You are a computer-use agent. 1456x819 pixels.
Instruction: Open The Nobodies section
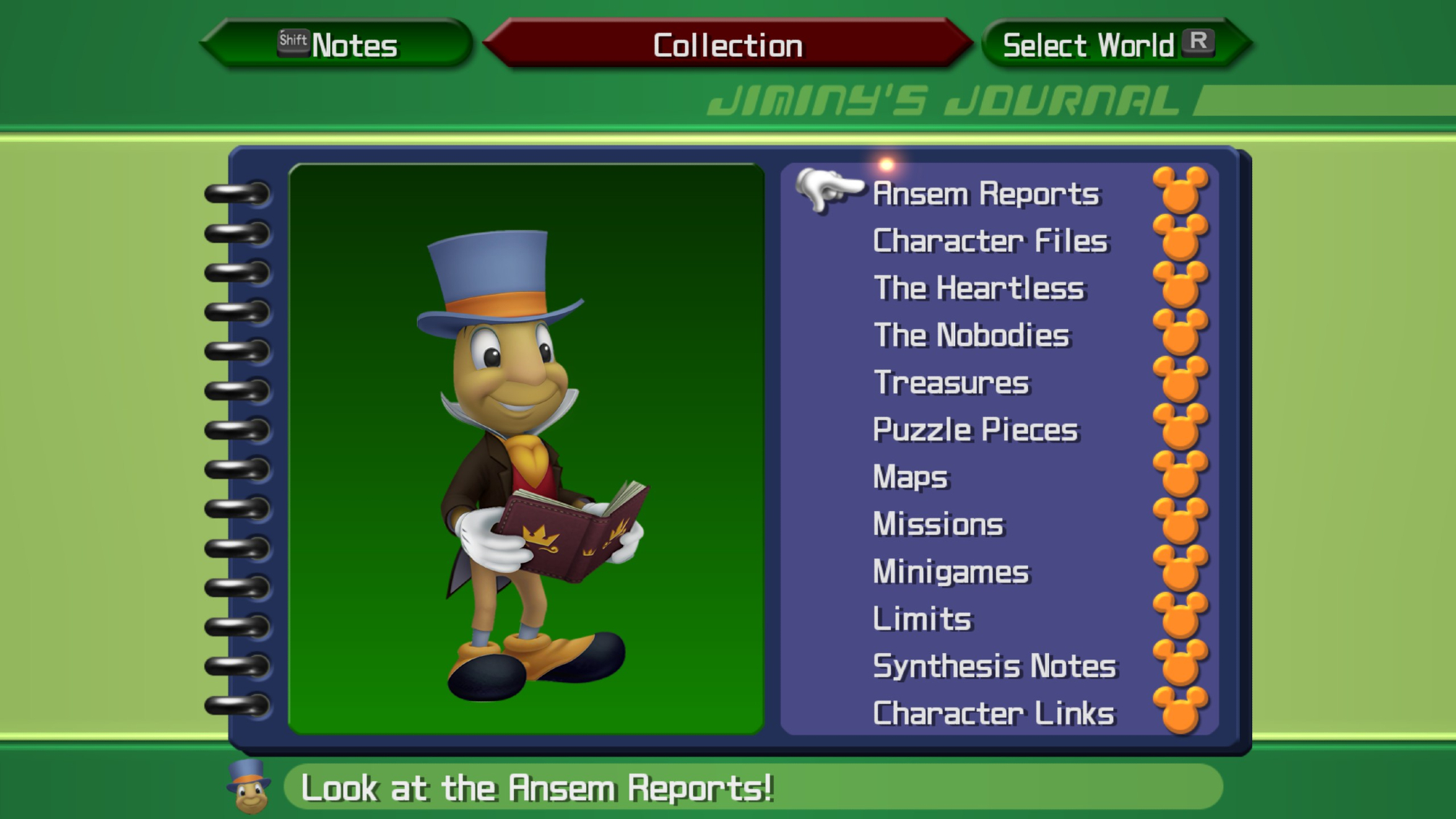972,336
